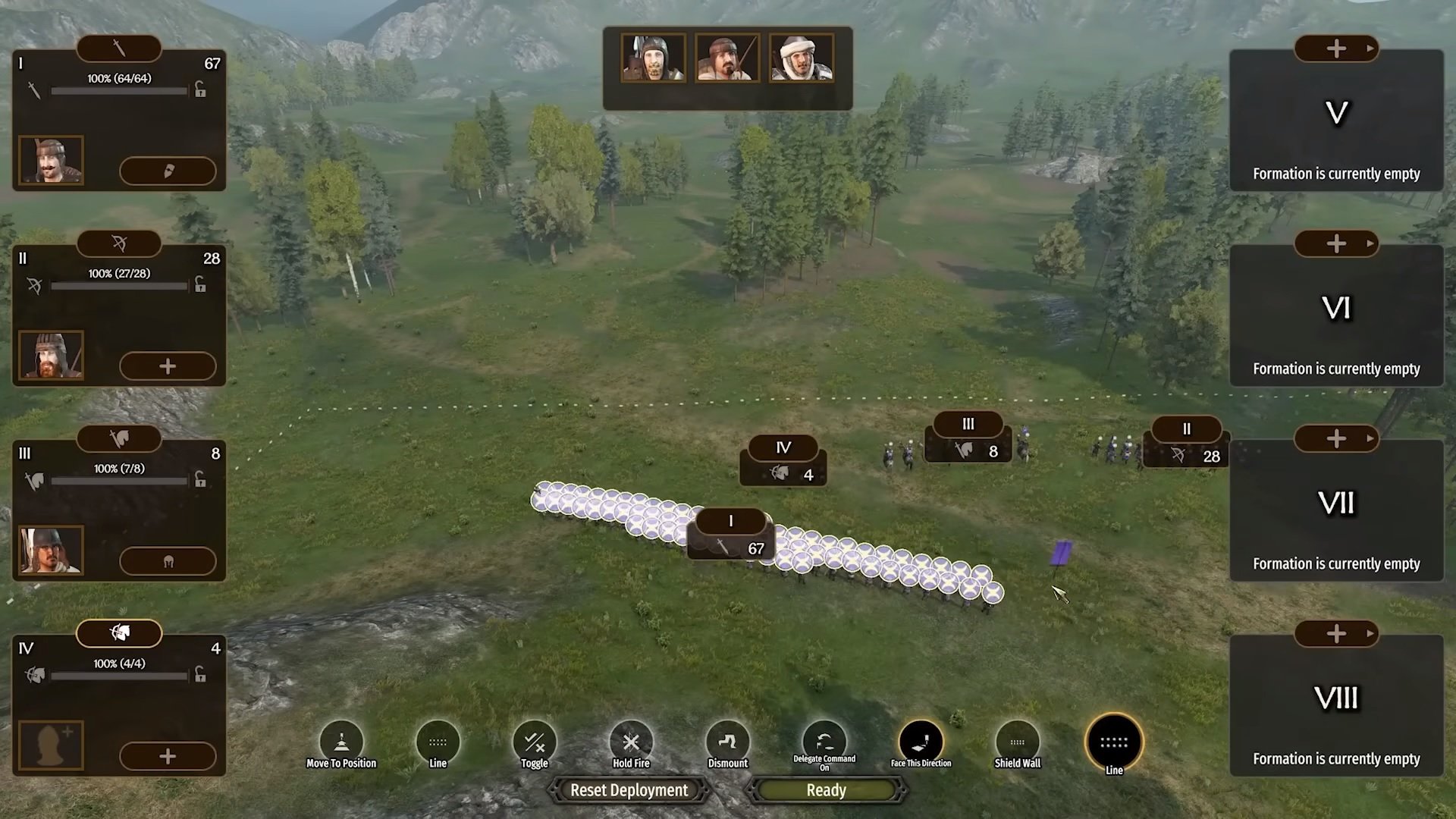Click the infantry sword icon on formation I
Image resolution: width=1456 pixels, height=819 pixels.
click(x=118, y=48)
